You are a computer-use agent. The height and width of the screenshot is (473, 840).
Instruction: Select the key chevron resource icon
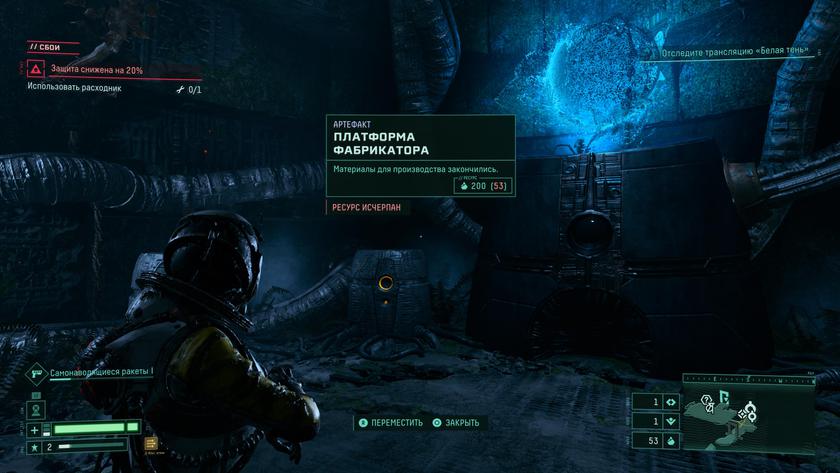point(670,421)
